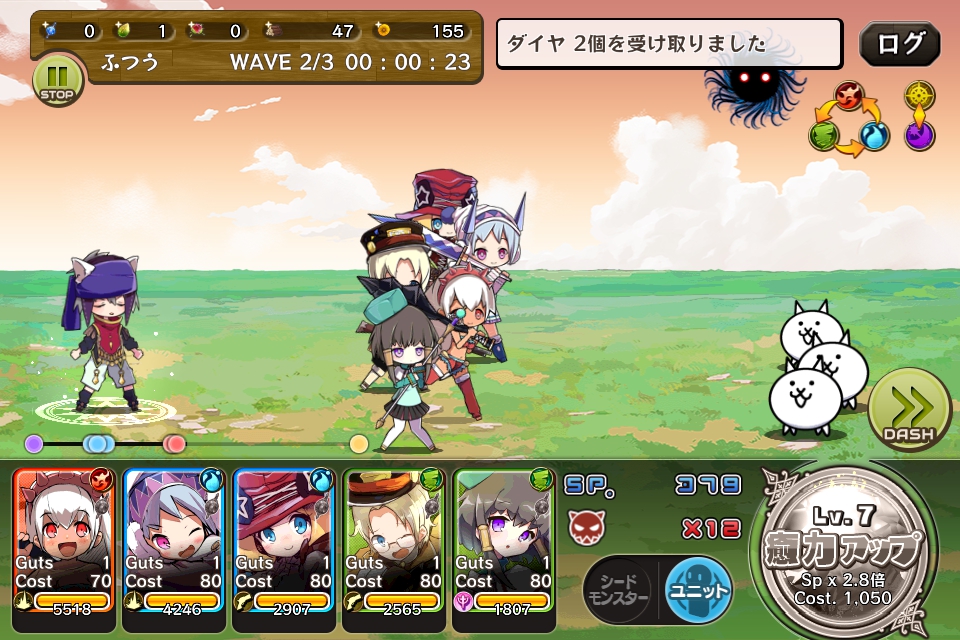Image resolution: width=960 pixels, height=640 pixels.
Task: Open the battle log (ログ)
Action: [x=899, y=44]
